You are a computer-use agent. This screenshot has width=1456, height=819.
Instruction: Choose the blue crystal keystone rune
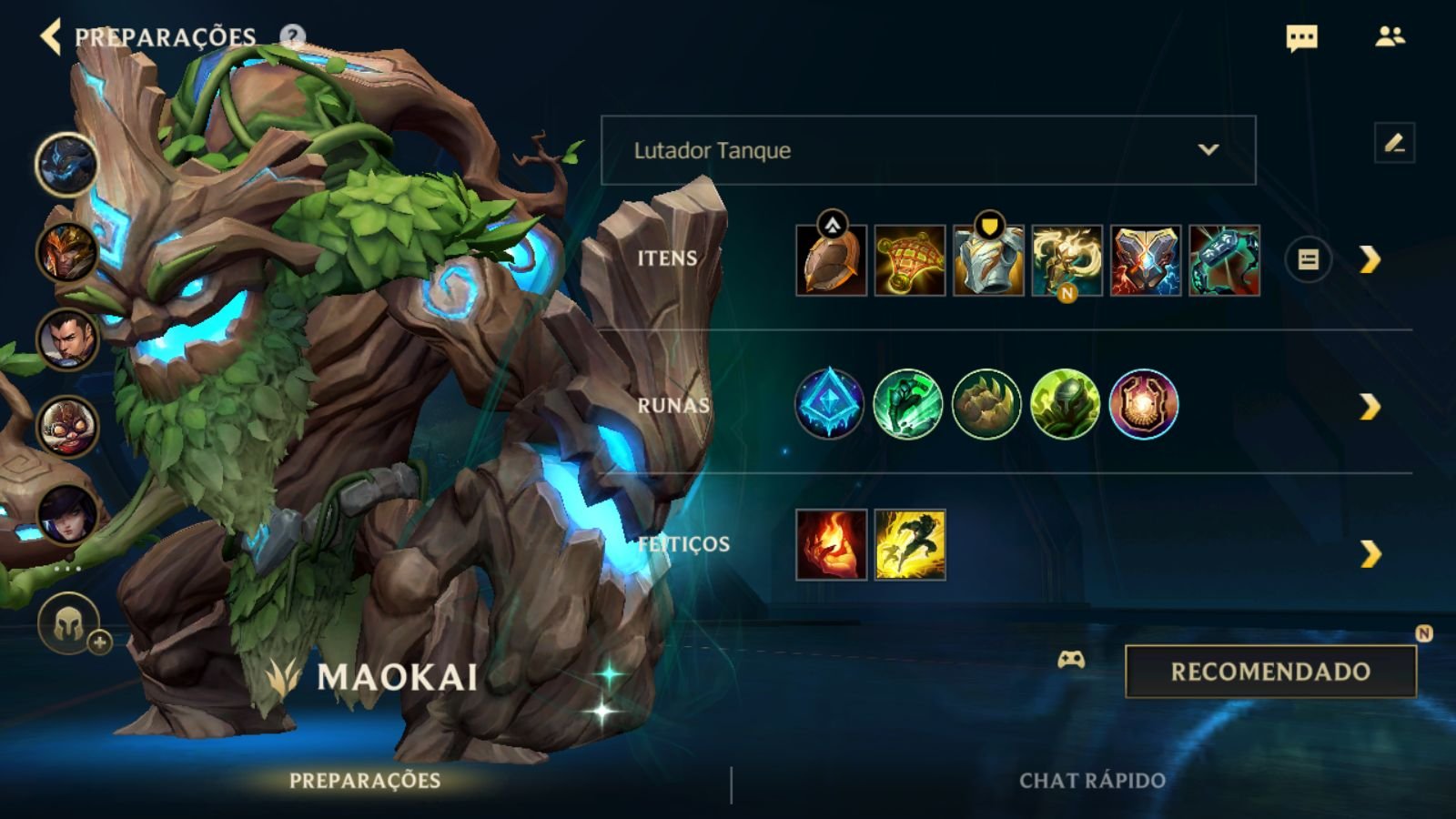click(x=829, y=404)
